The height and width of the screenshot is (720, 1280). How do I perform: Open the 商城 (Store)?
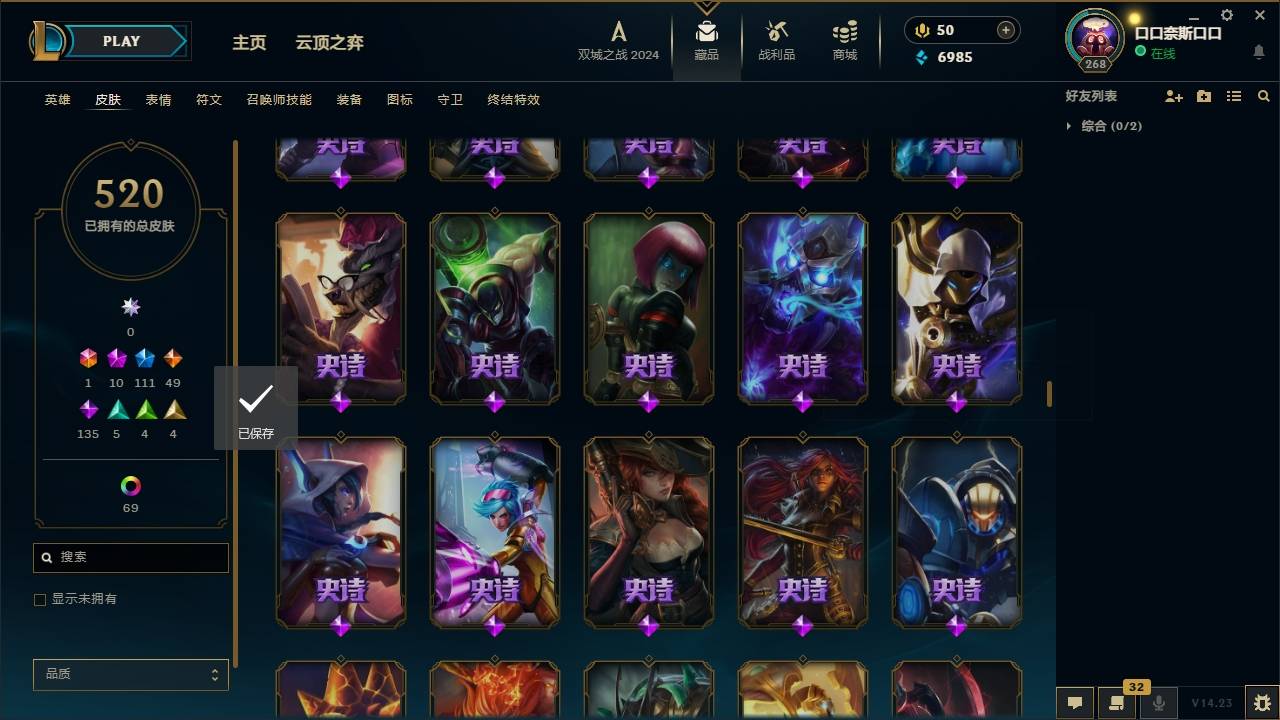(843, 40)
